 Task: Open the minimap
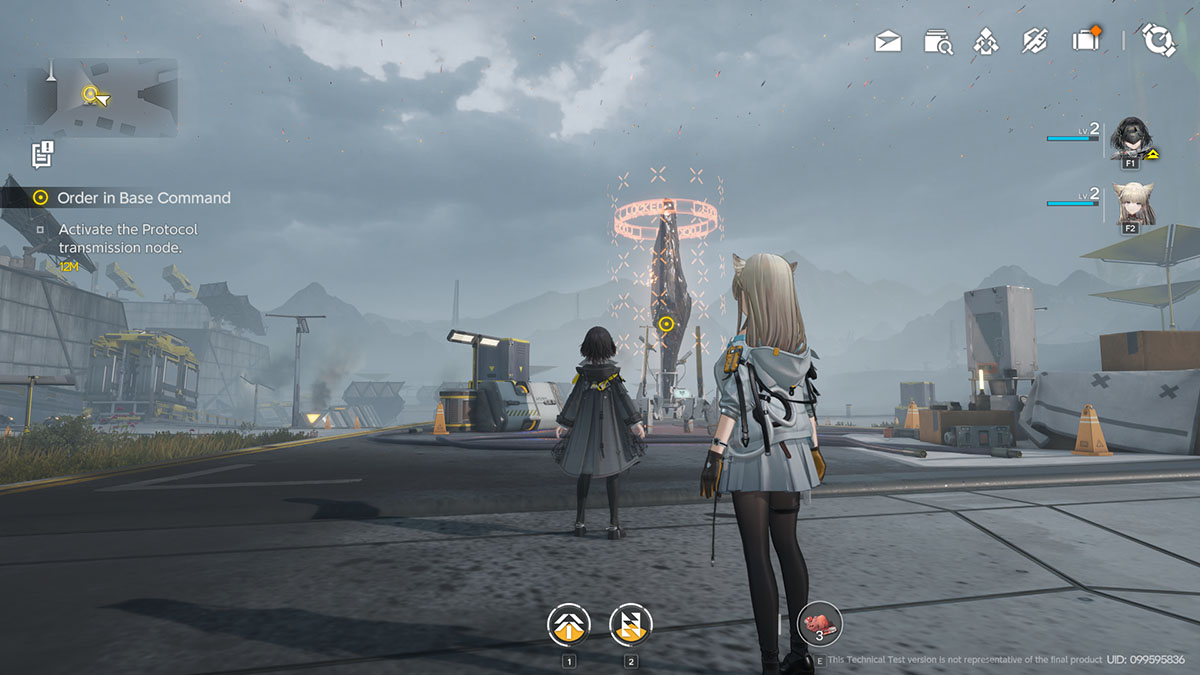pyautogui.click(x=103, y=97)
